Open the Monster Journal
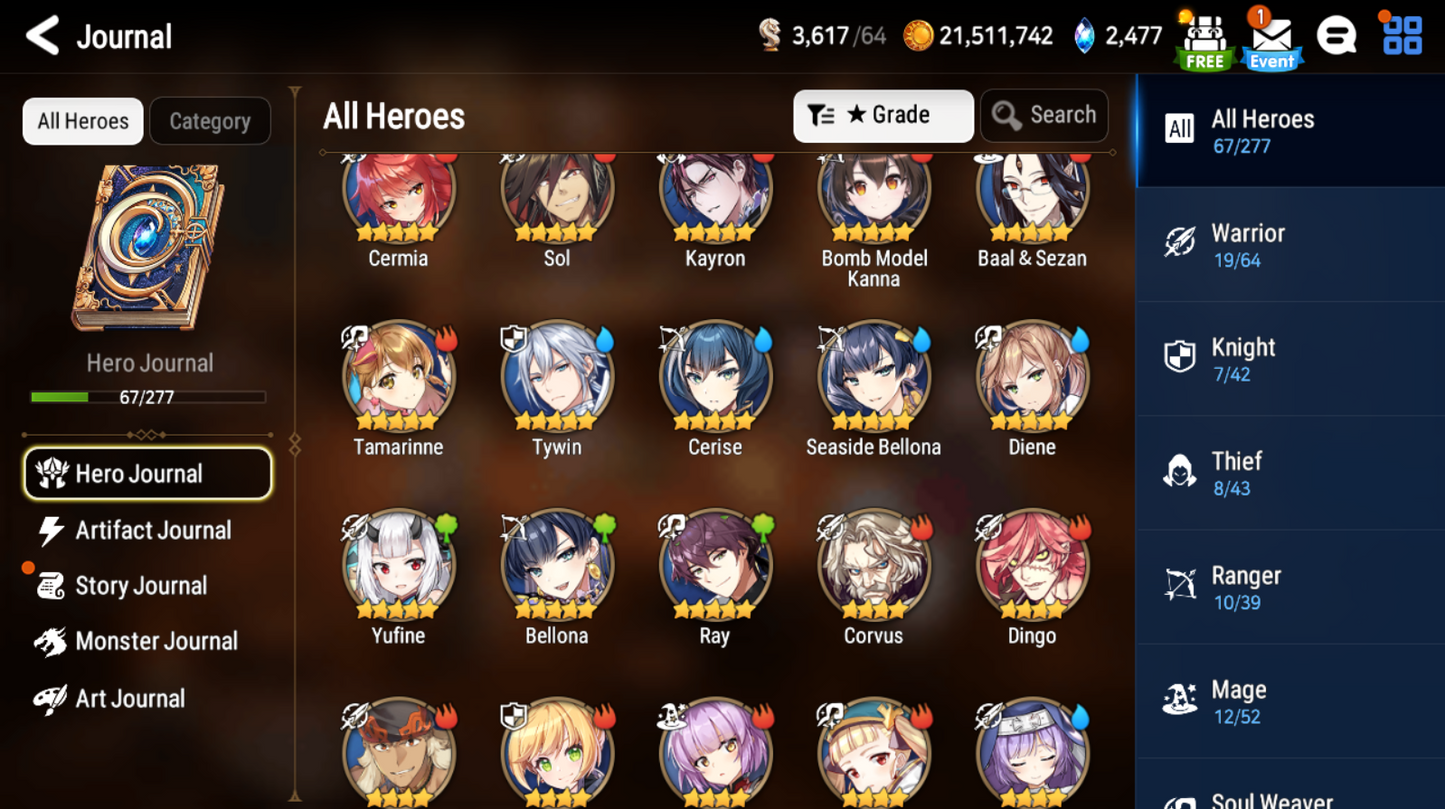Screen dimensions: 1445x809 tap(157, 641)
